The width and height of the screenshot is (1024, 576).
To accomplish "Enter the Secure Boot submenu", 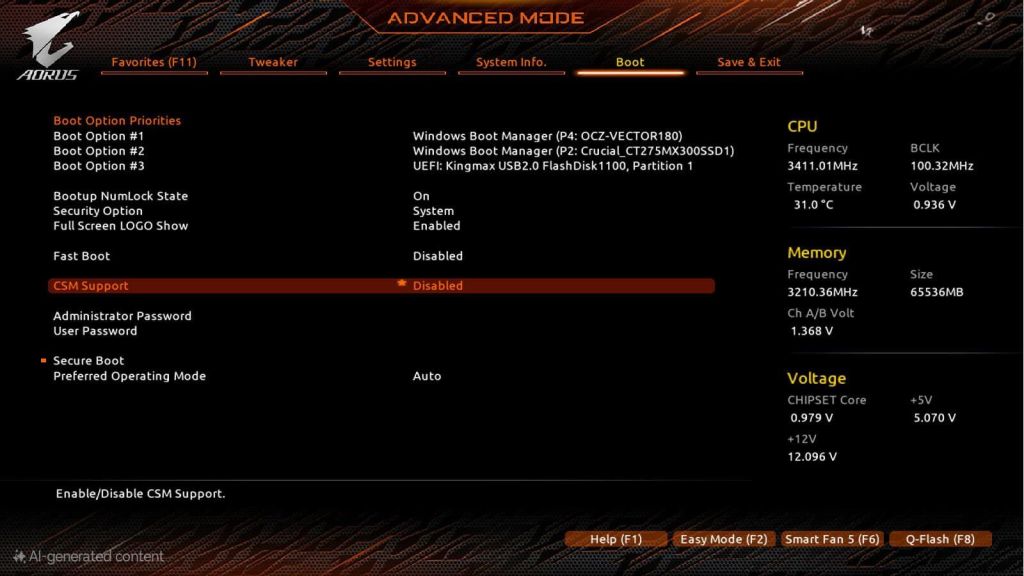I will coord(89,361).
